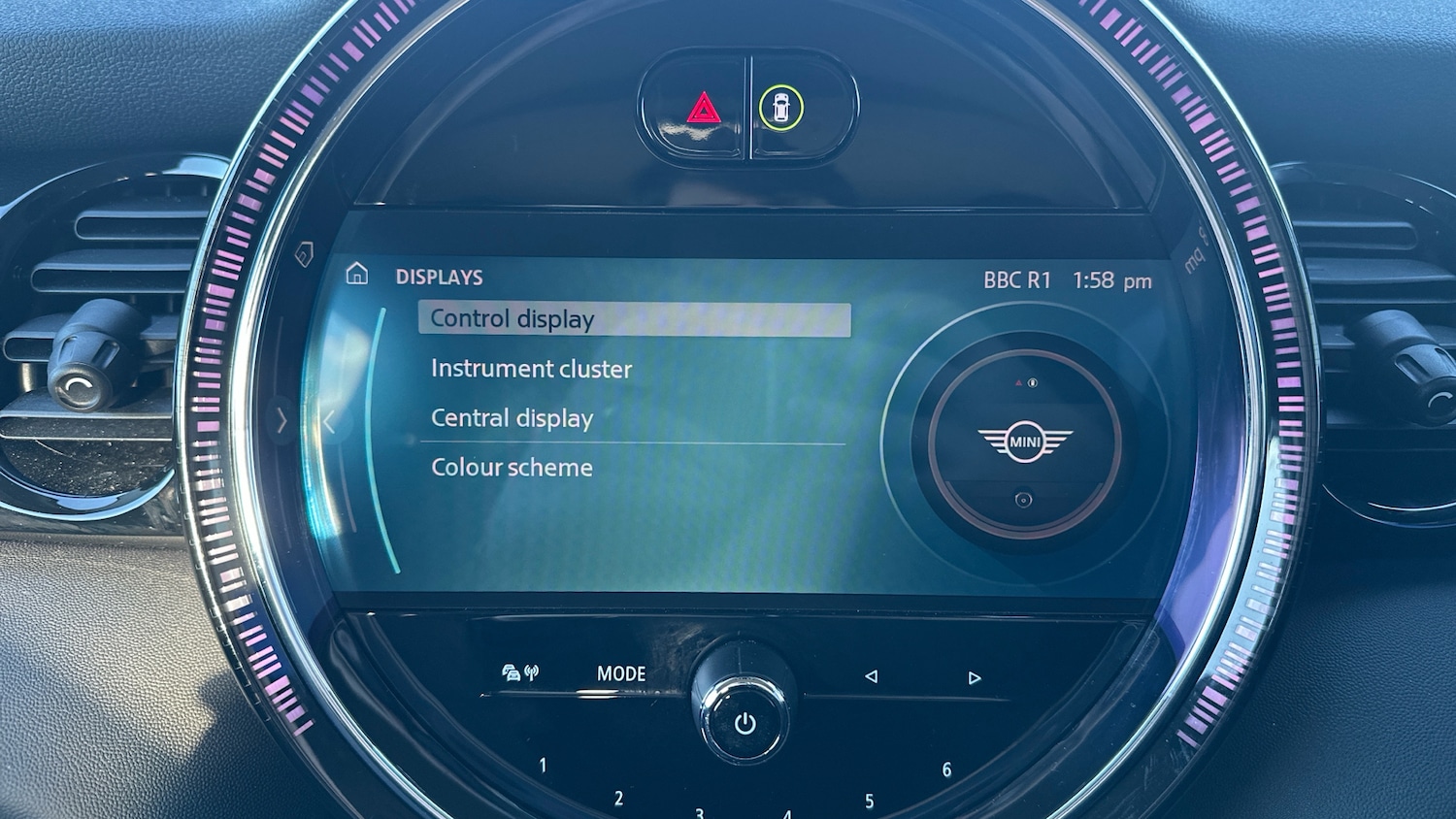This screenshot has width=1456, height=819.
Task: Select preset button 1
Action: pyautogui.click(x=543, y=766)
